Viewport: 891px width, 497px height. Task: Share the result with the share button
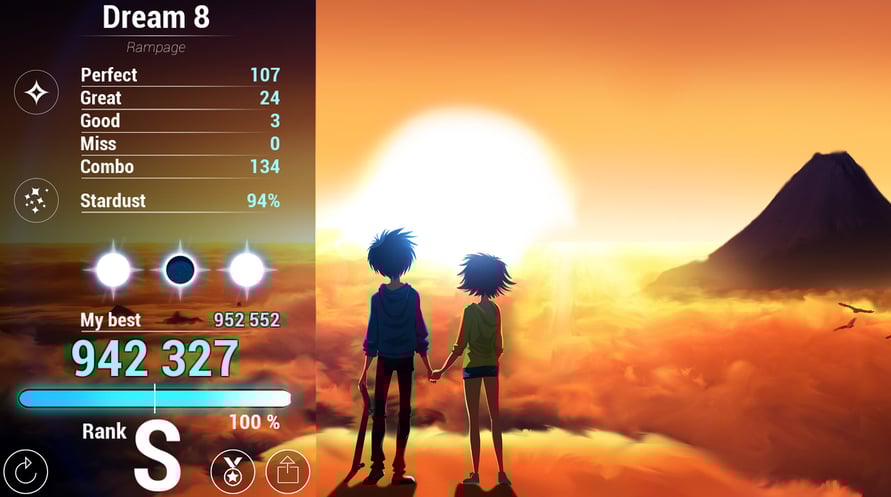pos(287,471)
